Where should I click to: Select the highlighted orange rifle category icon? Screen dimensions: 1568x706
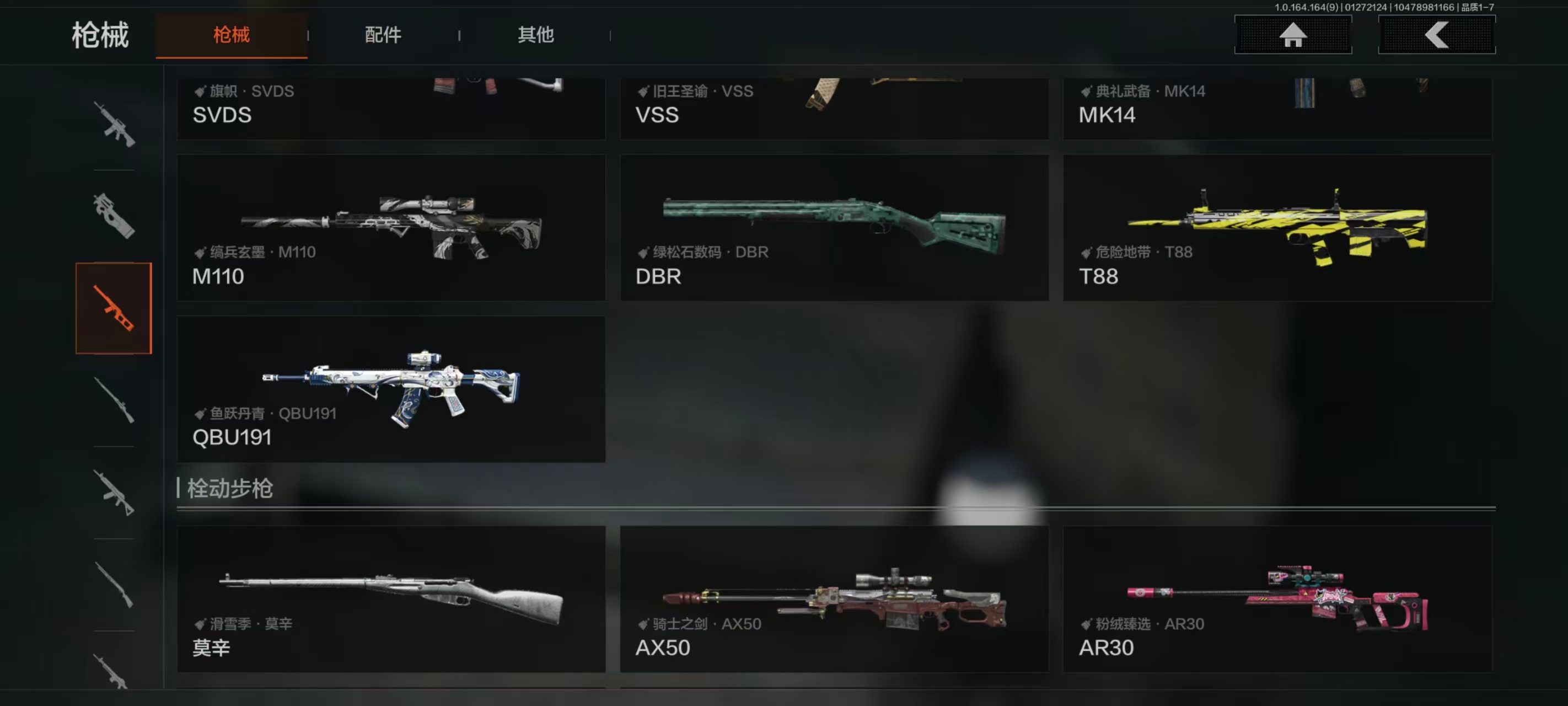[x=114, y=308]
